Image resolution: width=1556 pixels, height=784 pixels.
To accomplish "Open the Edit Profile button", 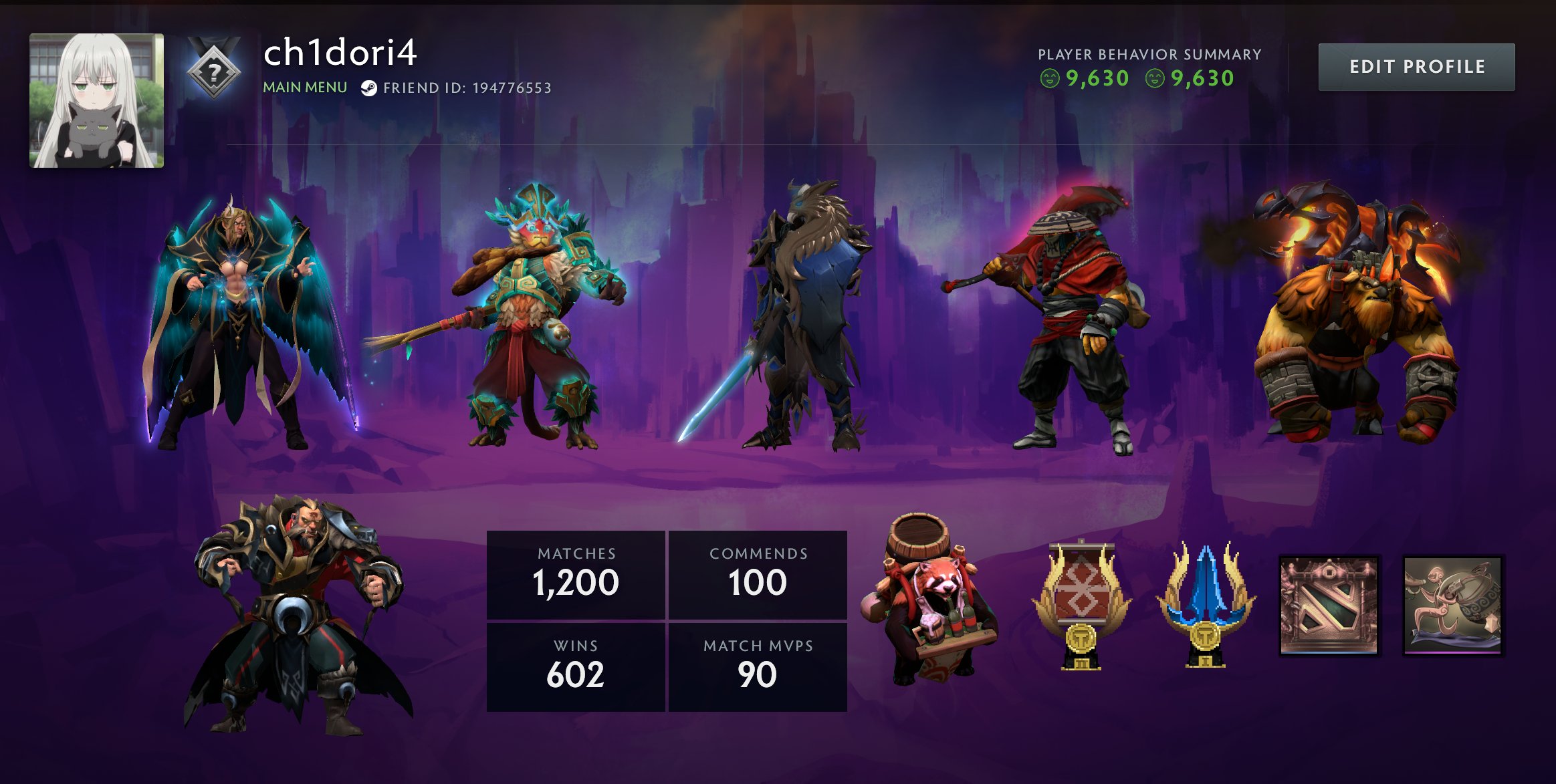I will (x=1416, y=67).
